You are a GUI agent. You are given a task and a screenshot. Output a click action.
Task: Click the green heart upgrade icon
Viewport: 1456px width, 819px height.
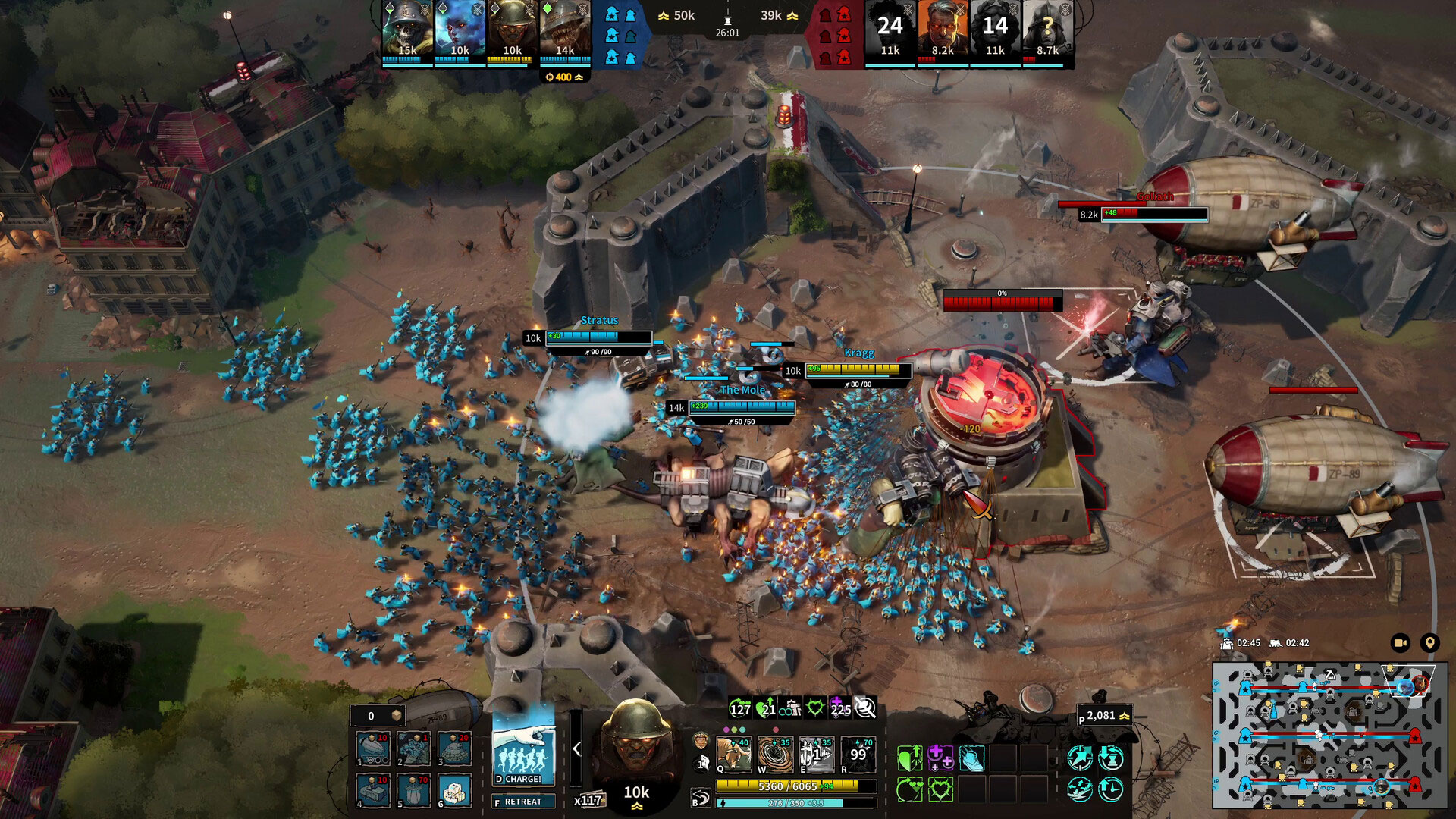[908, 758]
